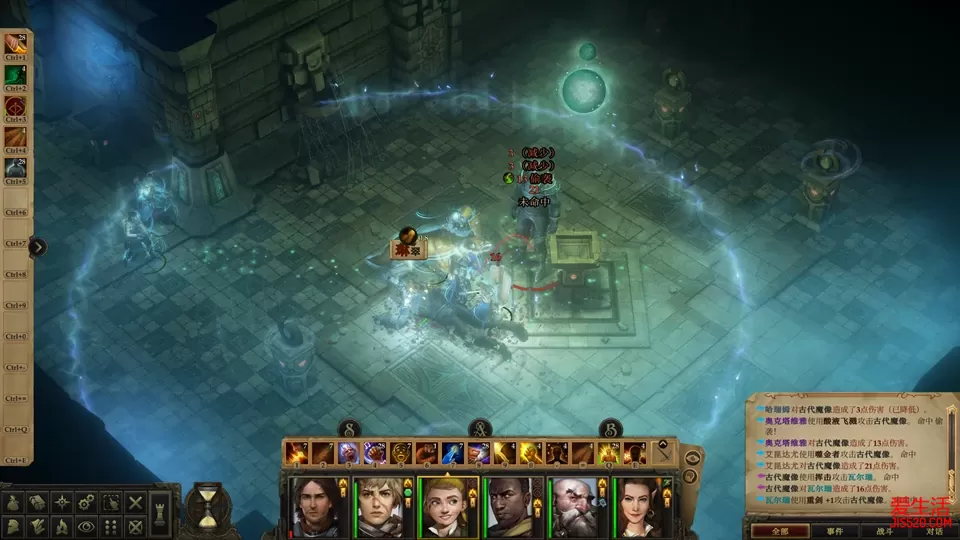Show the 对话 log tab
The image size is (960, 540).
click(932, 531)
